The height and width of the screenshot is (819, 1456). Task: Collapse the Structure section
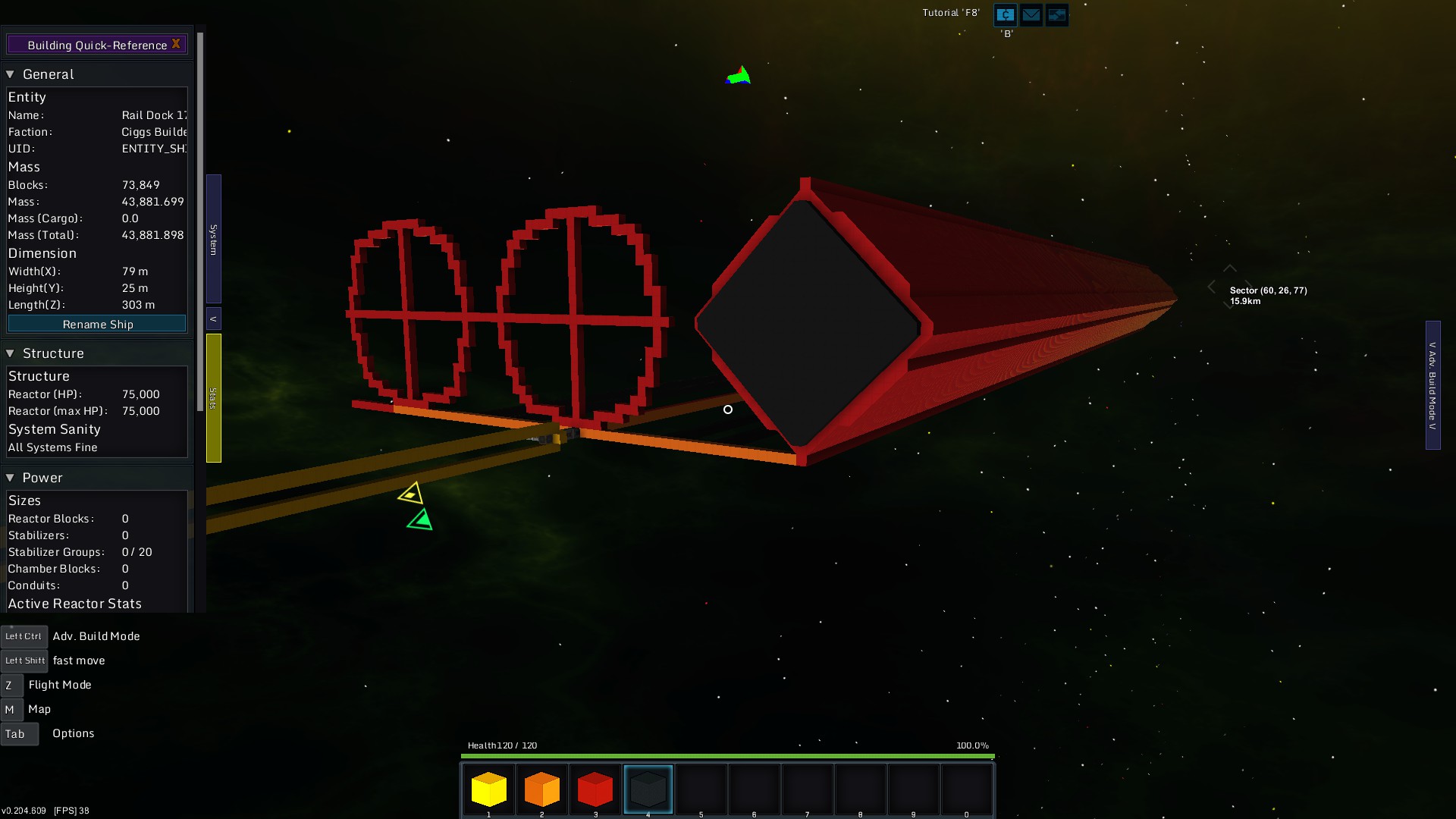[x=11, y=353]
